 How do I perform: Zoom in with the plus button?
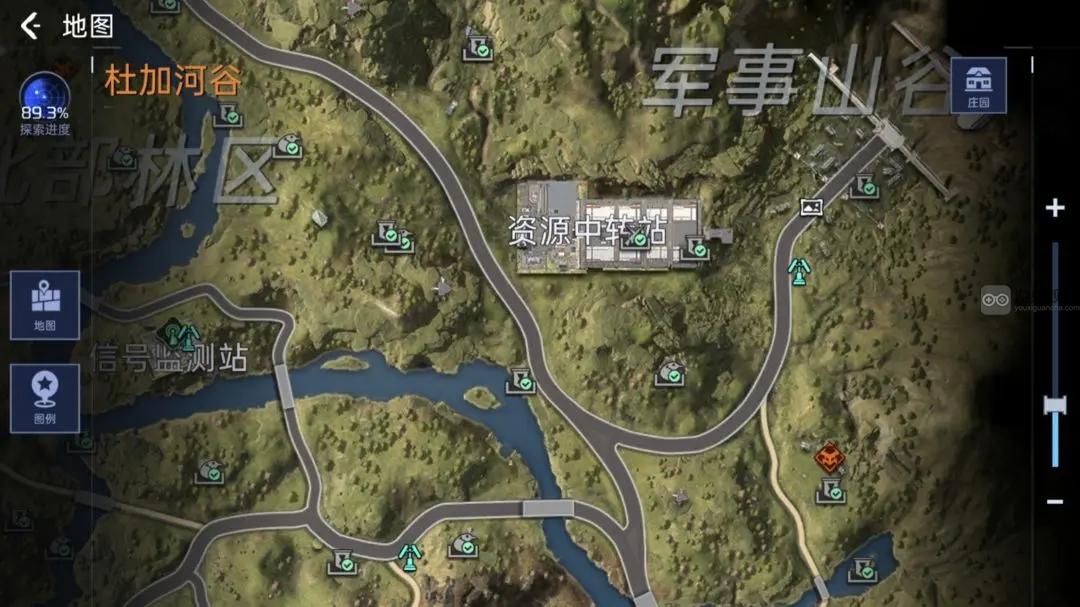coord(1054,208)
